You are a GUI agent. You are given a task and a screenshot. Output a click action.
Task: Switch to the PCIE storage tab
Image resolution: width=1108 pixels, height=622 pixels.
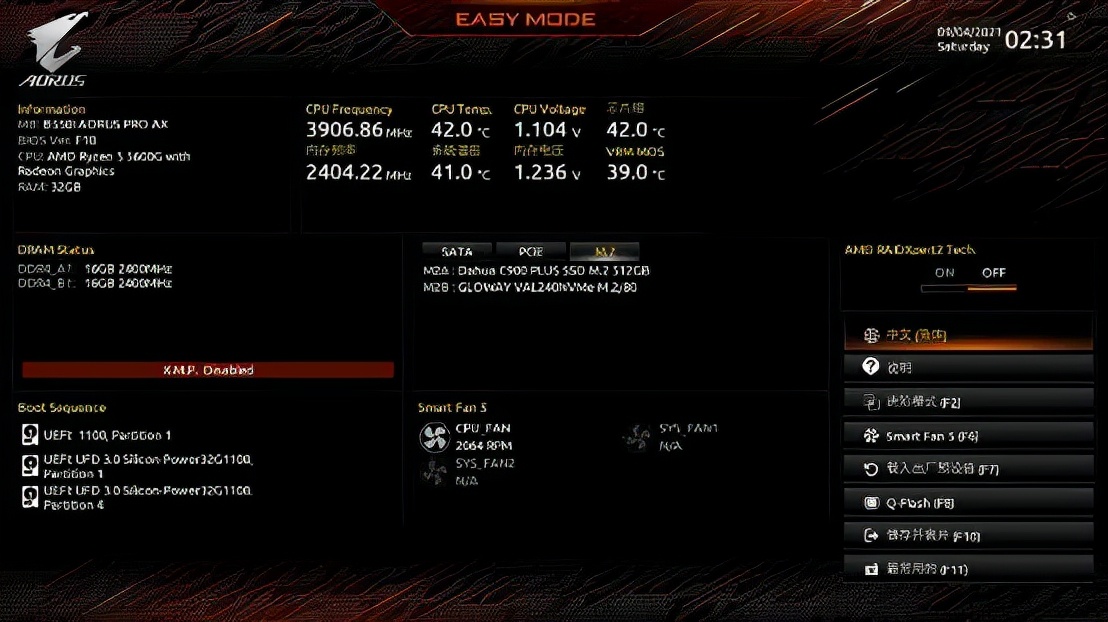coord(531,252)
